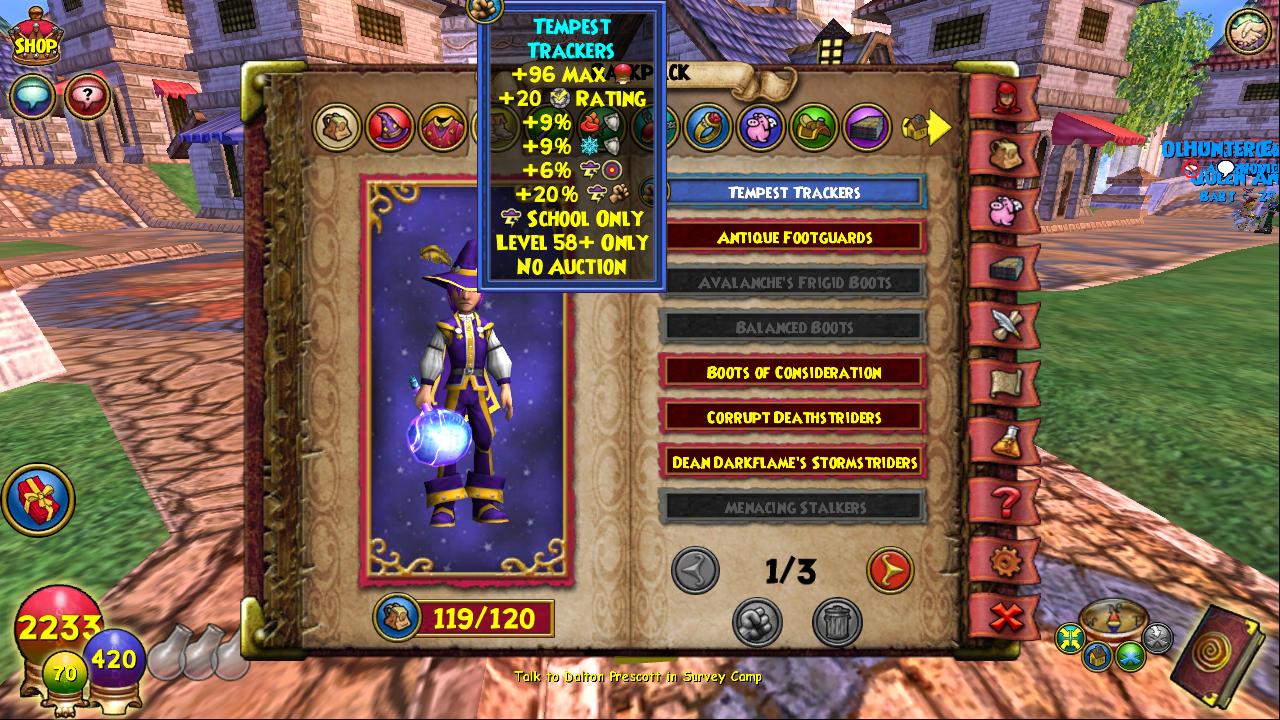Close the spellbook with the red X
Viewport: 1280px width, 720px height.
pyautogui.click(x=1006, y=617)
